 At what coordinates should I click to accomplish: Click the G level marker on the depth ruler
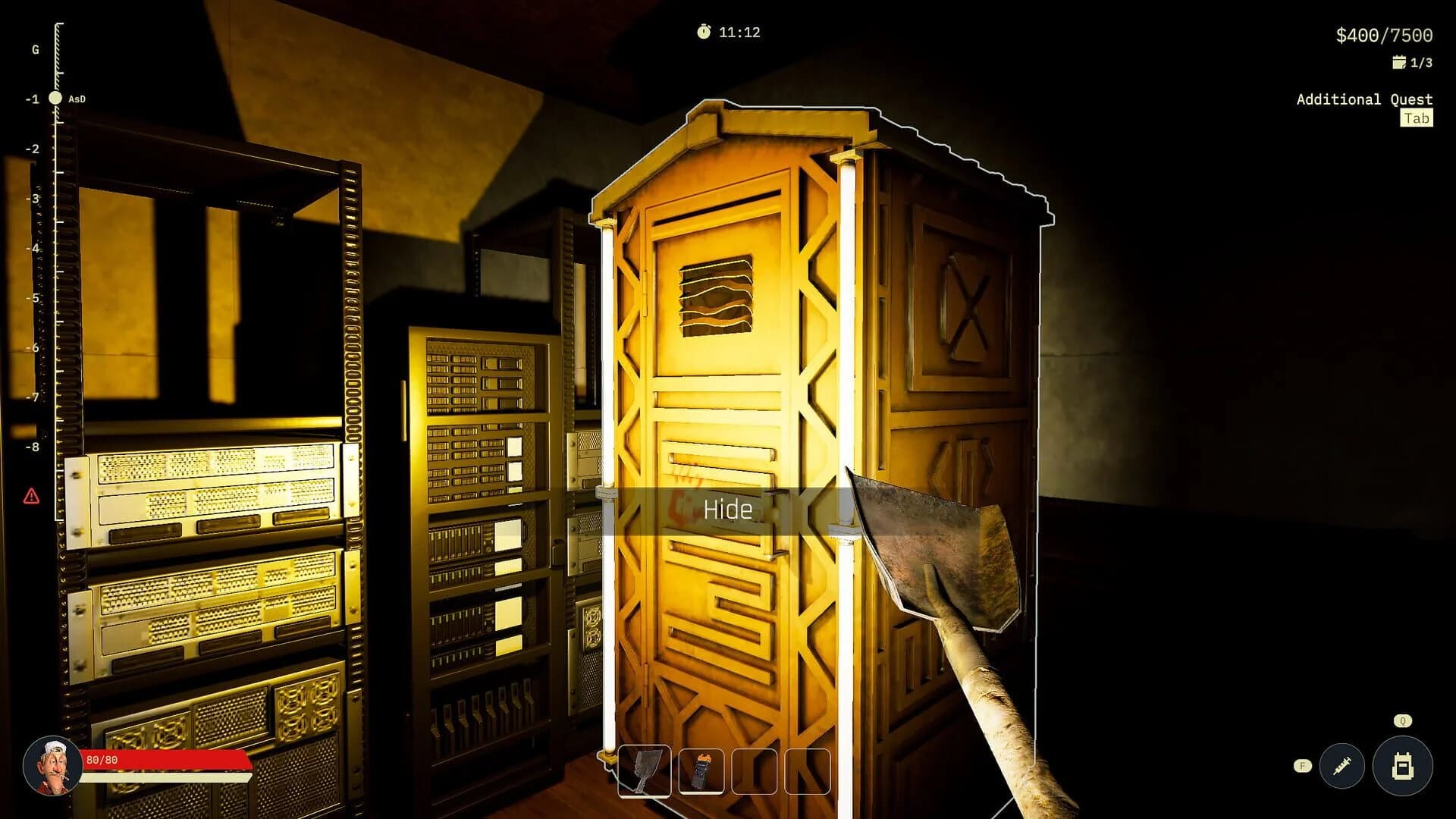click(34, 50)
